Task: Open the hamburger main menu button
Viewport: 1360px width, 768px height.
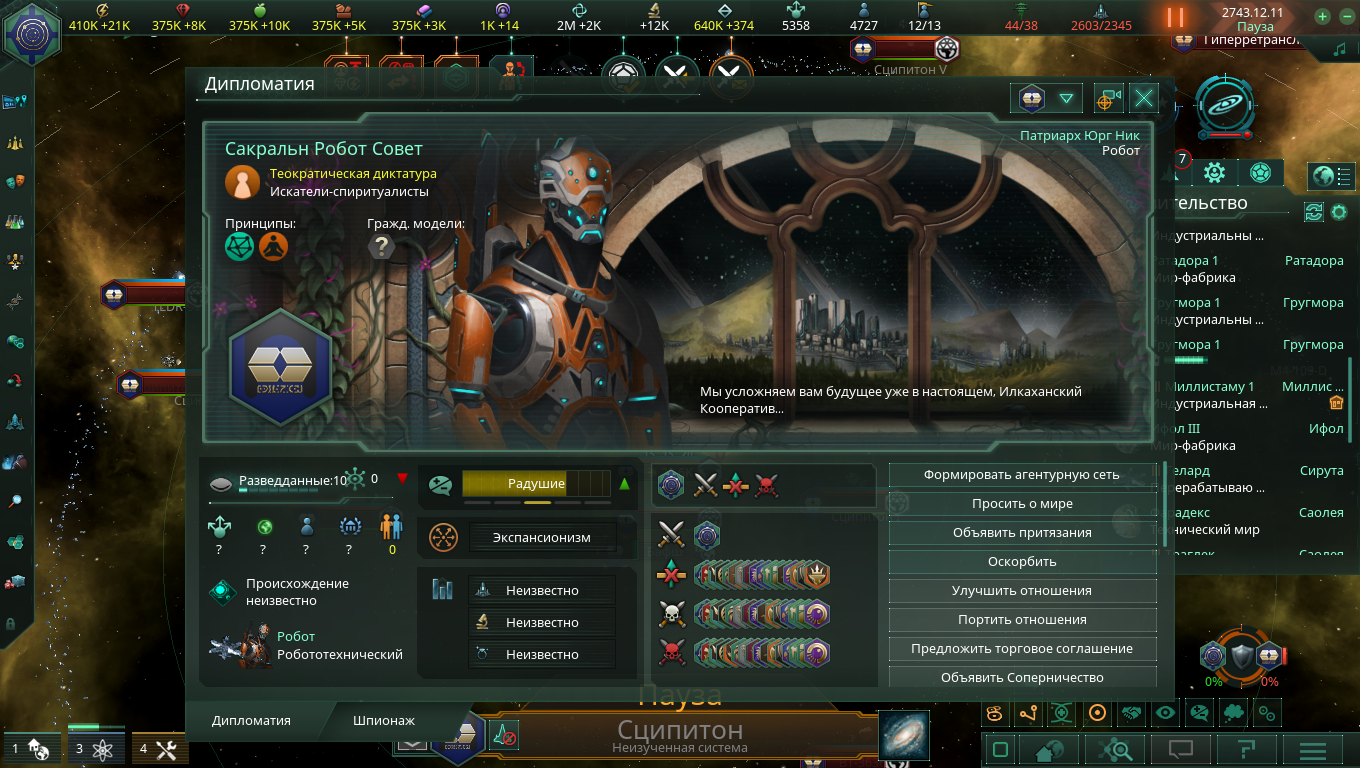Action: click(x=1312, y=749)
